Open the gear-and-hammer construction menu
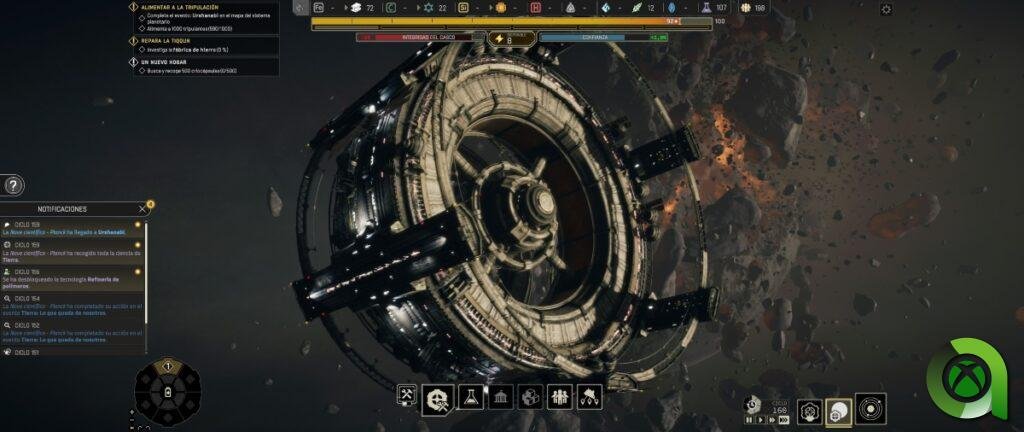 (x=436, y=397)
